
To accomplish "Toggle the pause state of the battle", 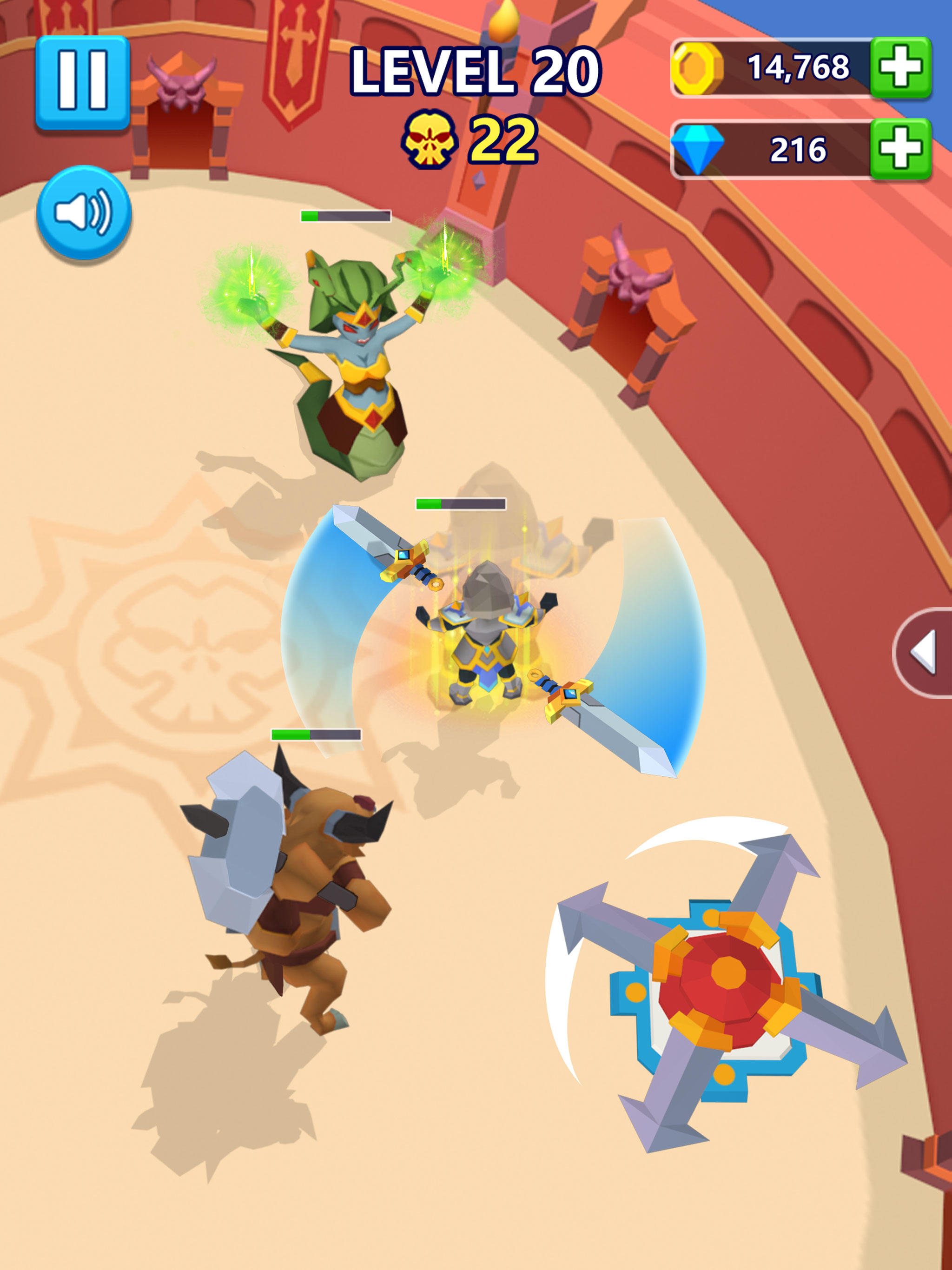I will [x=84, y=82].
